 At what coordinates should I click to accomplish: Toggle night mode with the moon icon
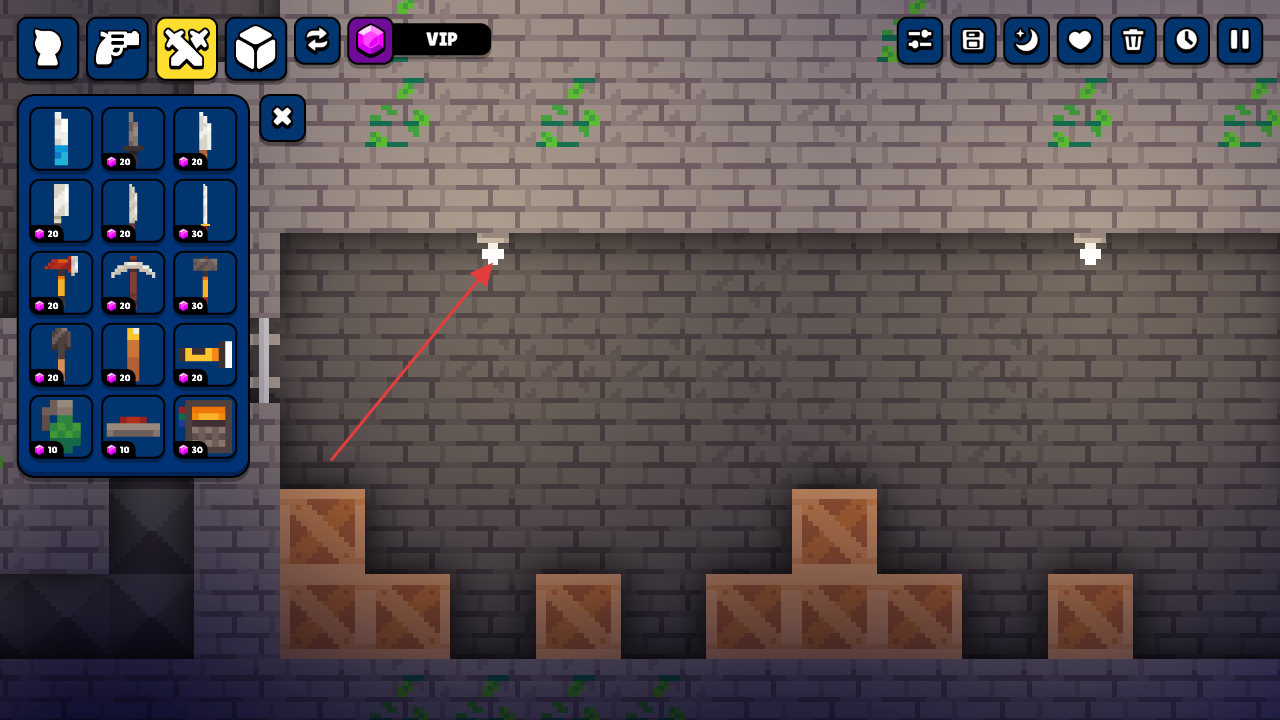(1026, 41)
